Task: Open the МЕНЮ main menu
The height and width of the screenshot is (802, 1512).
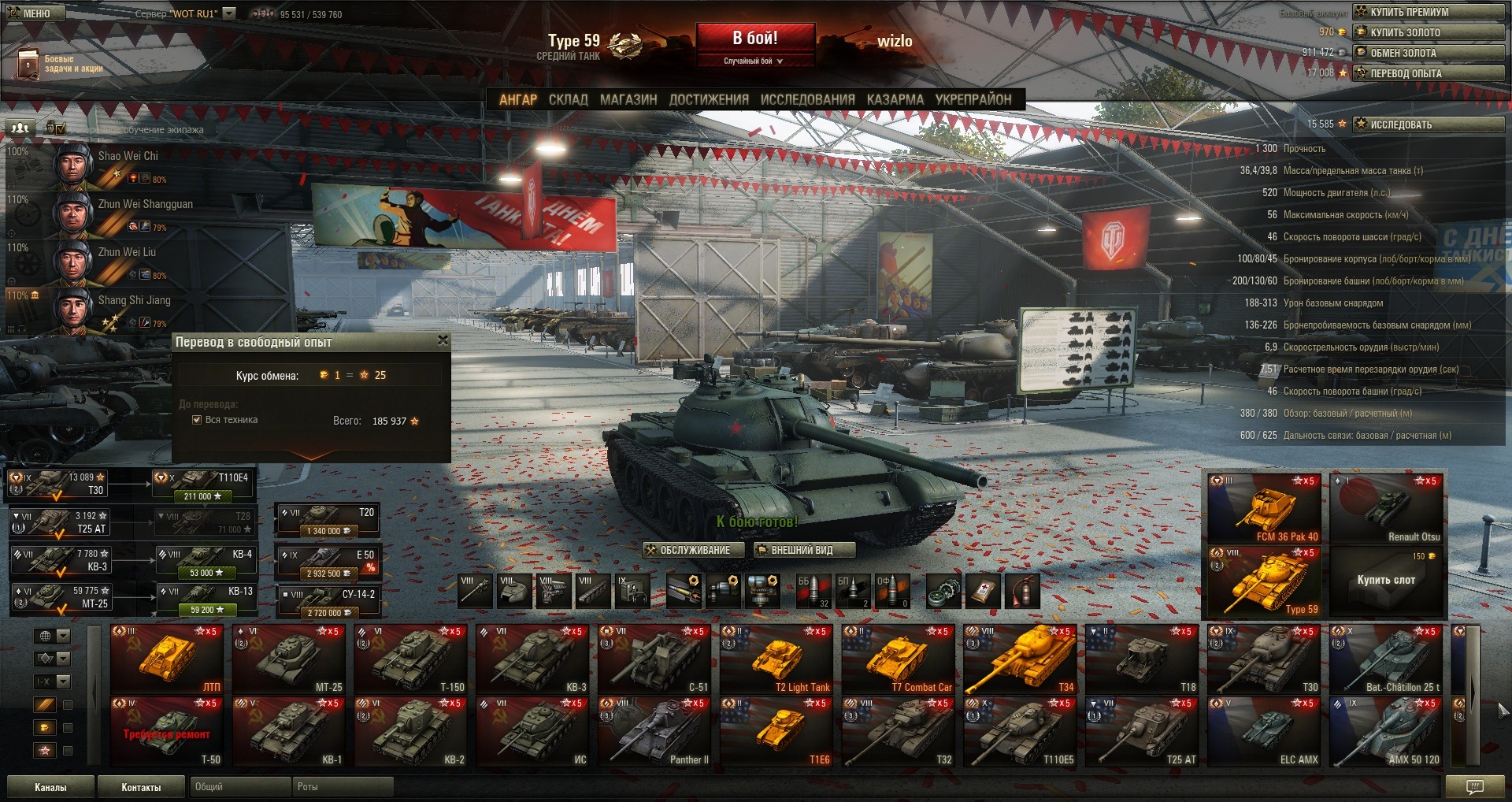Action: click(x=36, y=13)
